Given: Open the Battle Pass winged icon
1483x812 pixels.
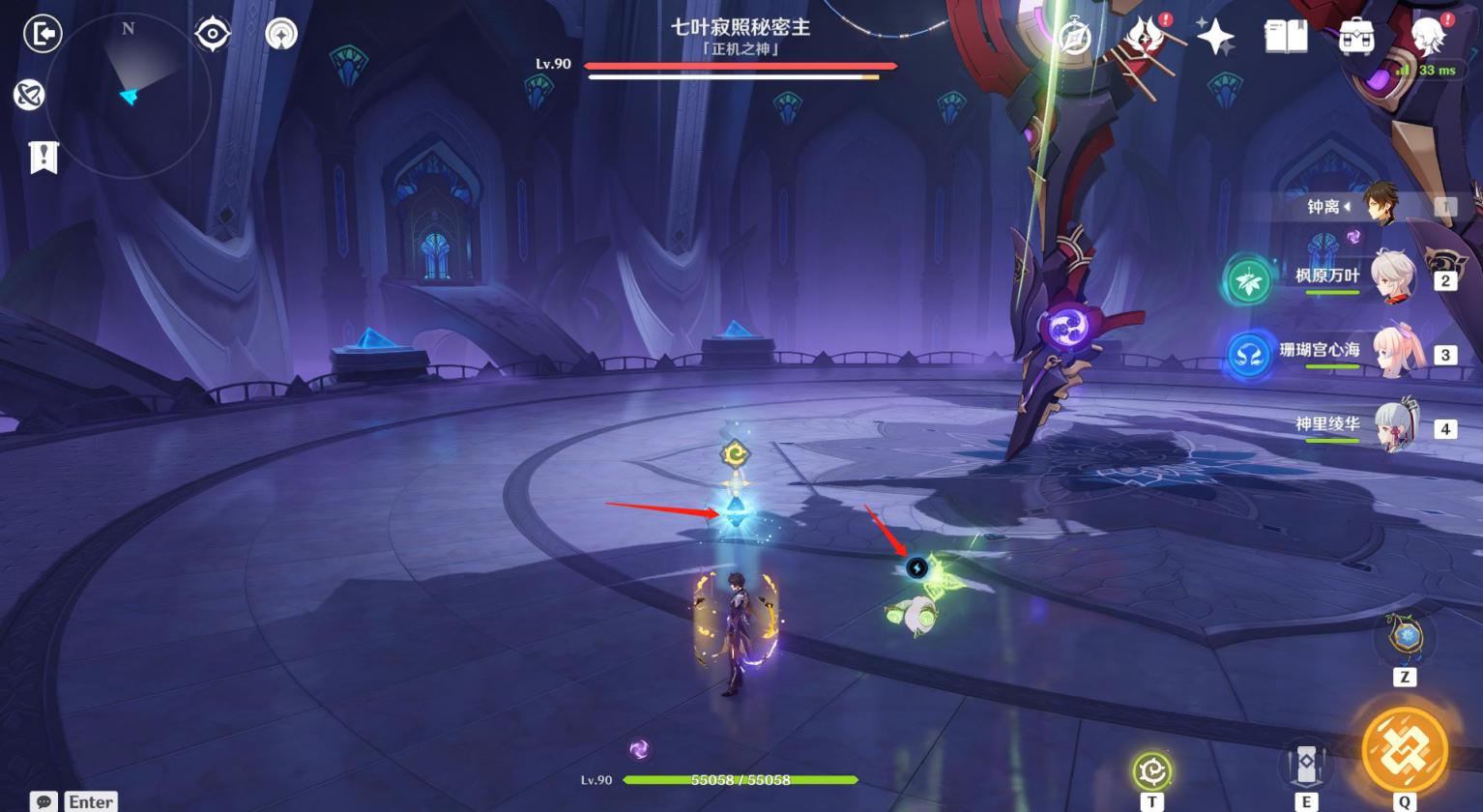Looking at the screenshot, I should (x=1145, y=37).
